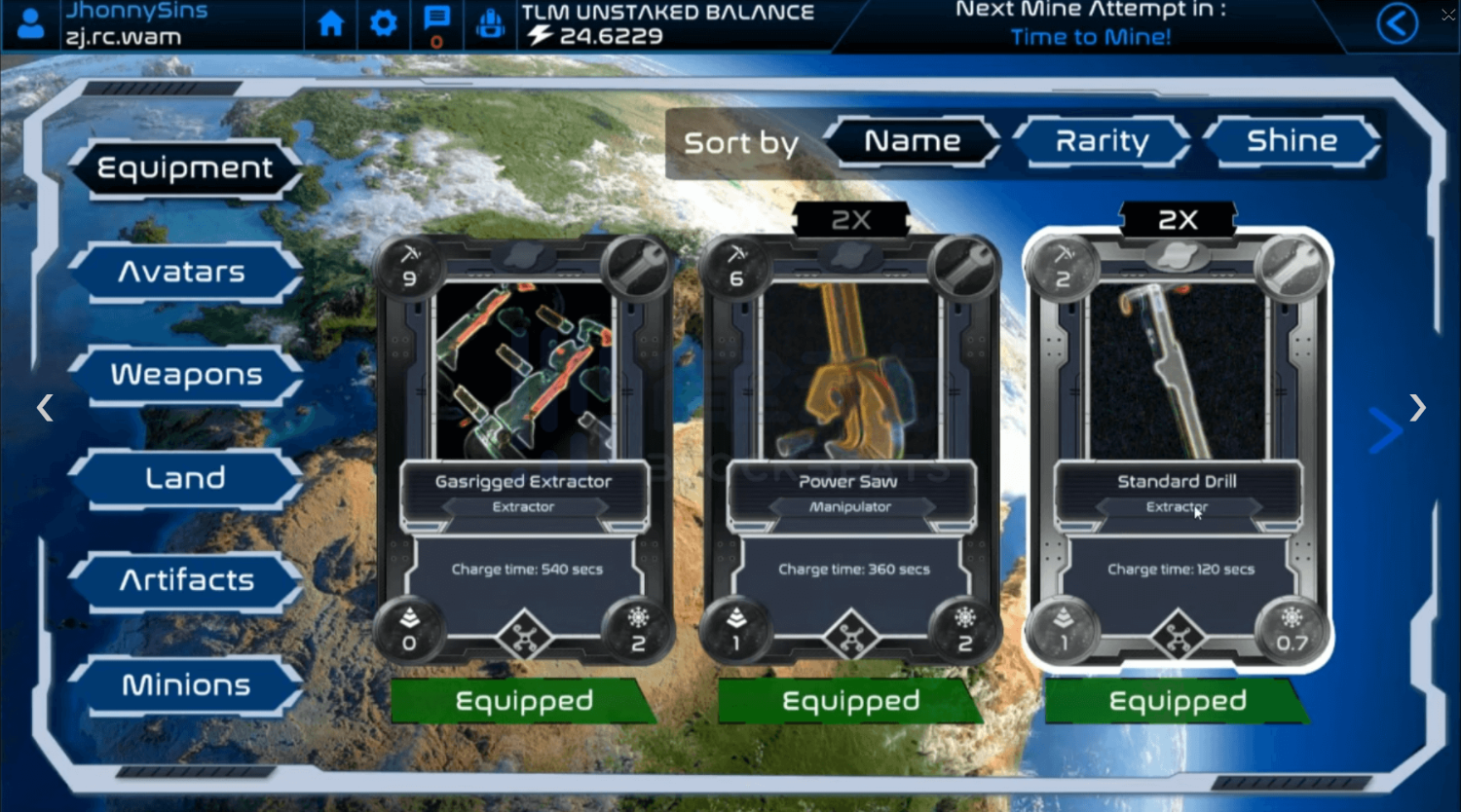Switch to the Artifacts category

click(186, 581)
